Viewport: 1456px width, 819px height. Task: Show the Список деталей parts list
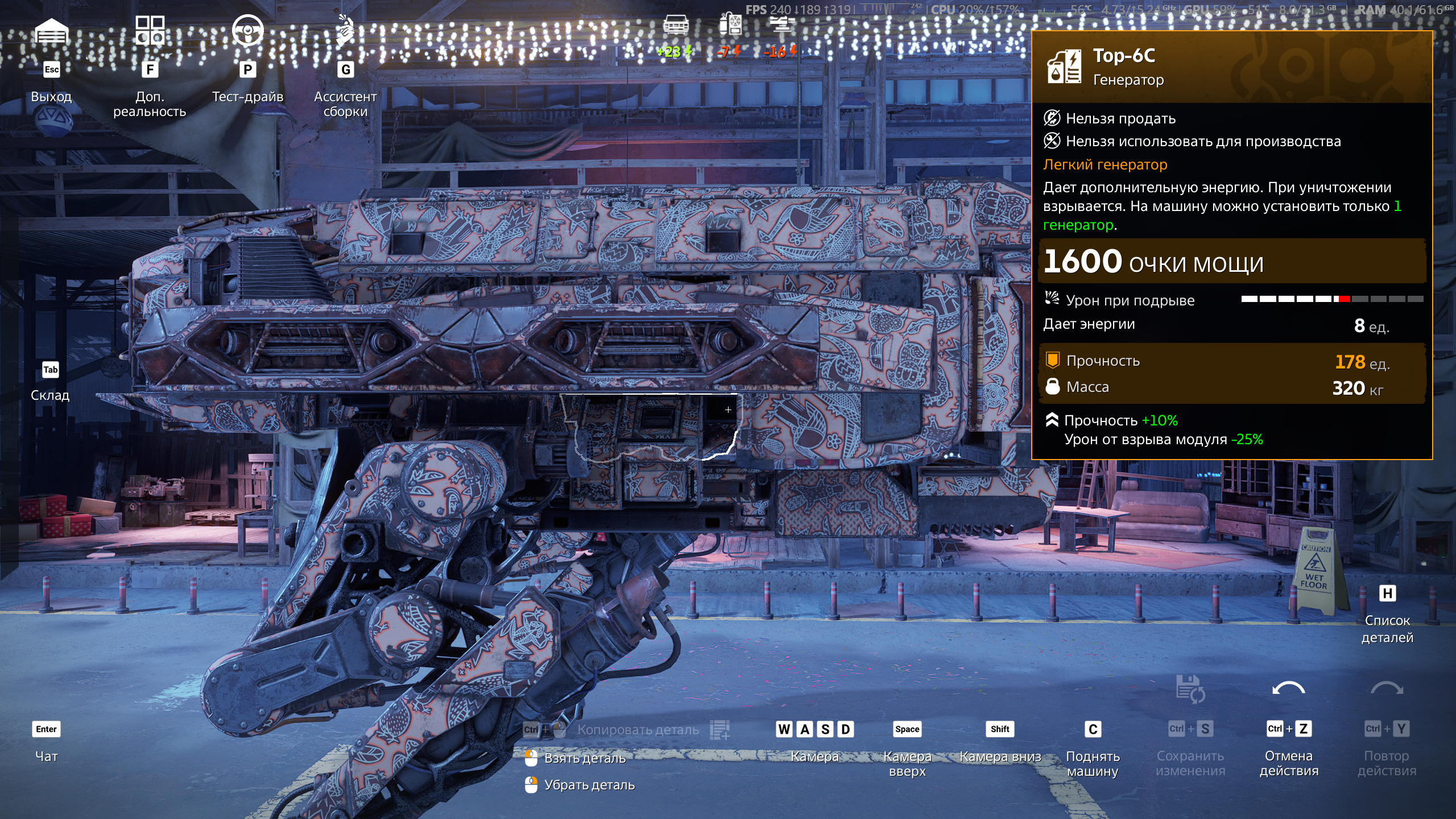(x=1387, y=594)
